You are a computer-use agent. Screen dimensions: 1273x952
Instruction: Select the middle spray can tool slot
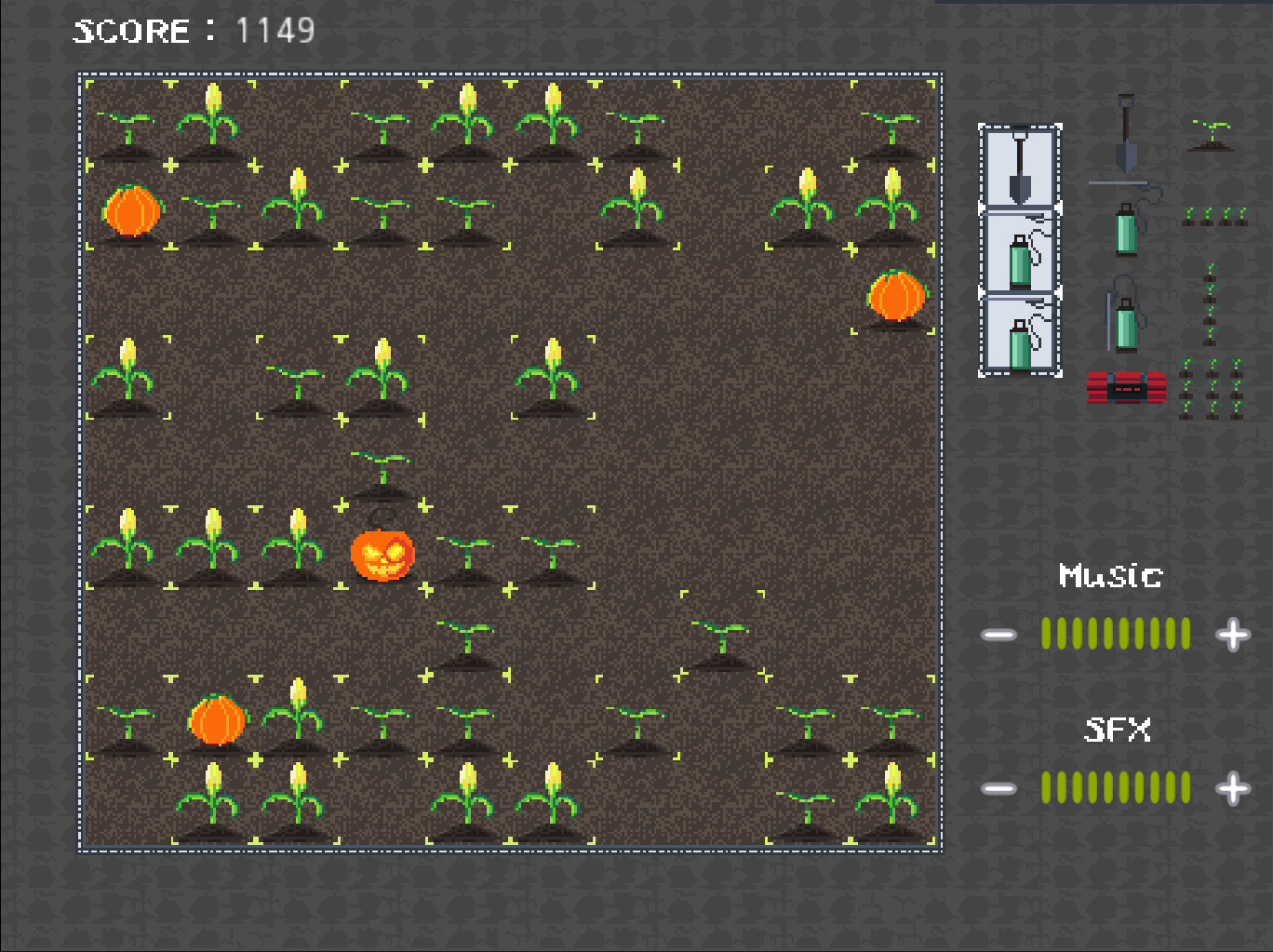point(1019,247)
